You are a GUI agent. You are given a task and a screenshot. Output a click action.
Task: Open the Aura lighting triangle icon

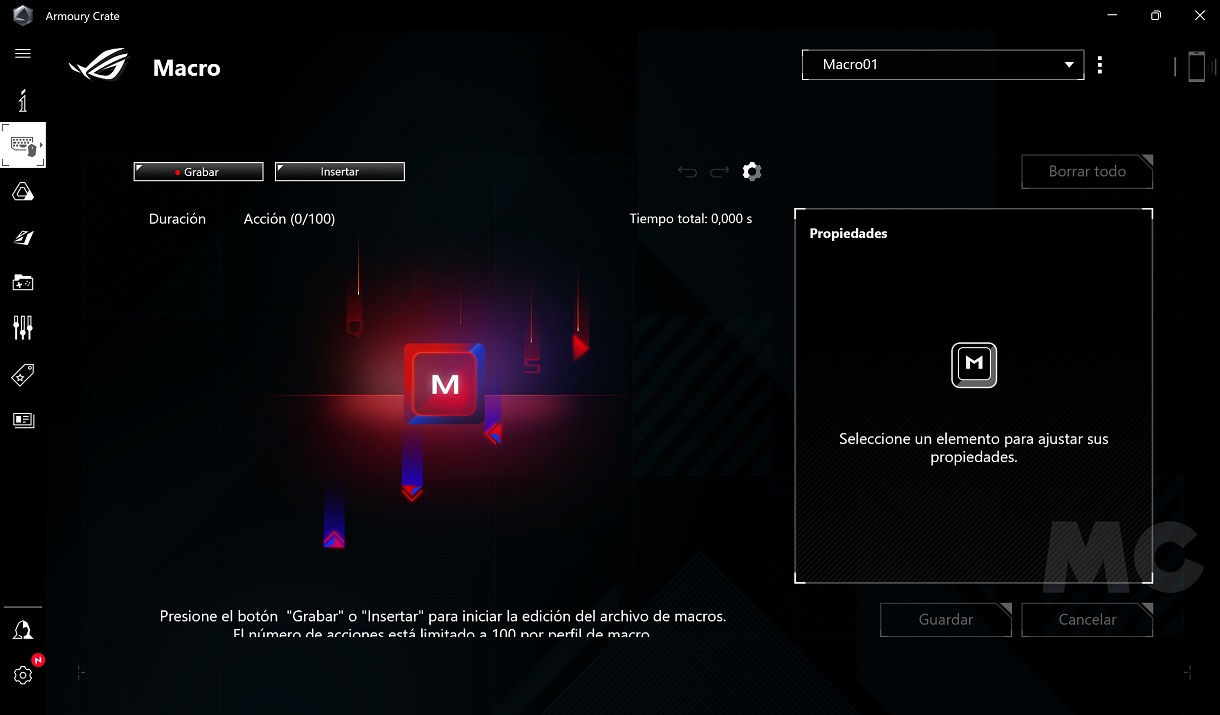click(23, 192)
